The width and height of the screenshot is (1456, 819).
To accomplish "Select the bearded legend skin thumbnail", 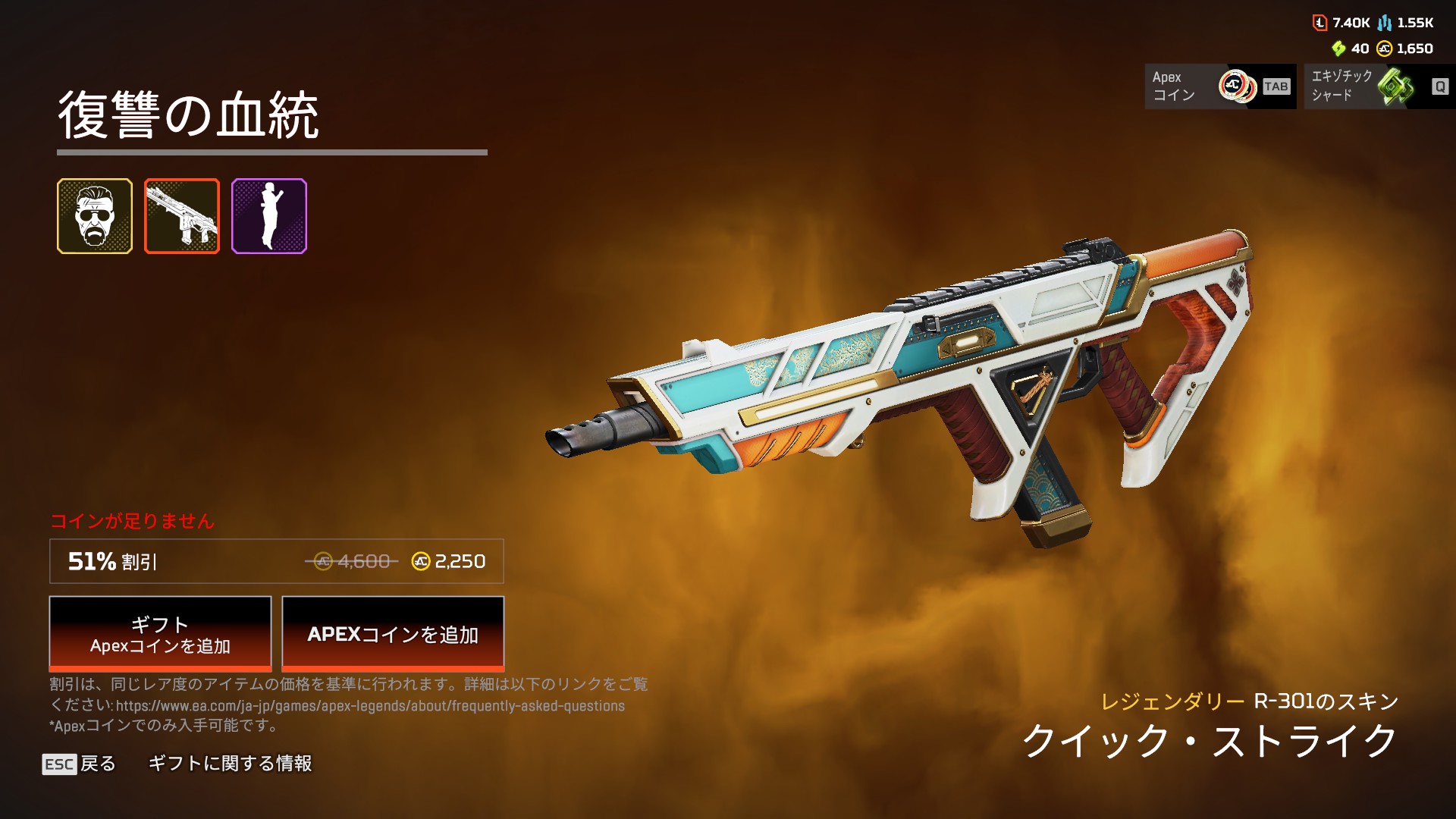I will pos(95,216).
